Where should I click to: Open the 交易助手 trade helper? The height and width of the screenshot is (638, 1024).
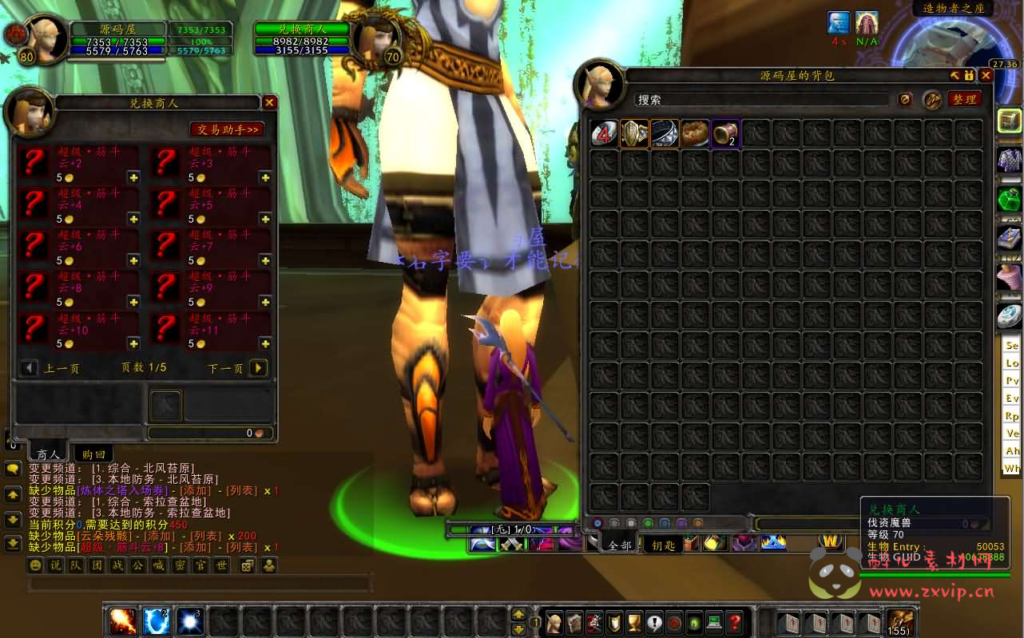tap(227, 129)
